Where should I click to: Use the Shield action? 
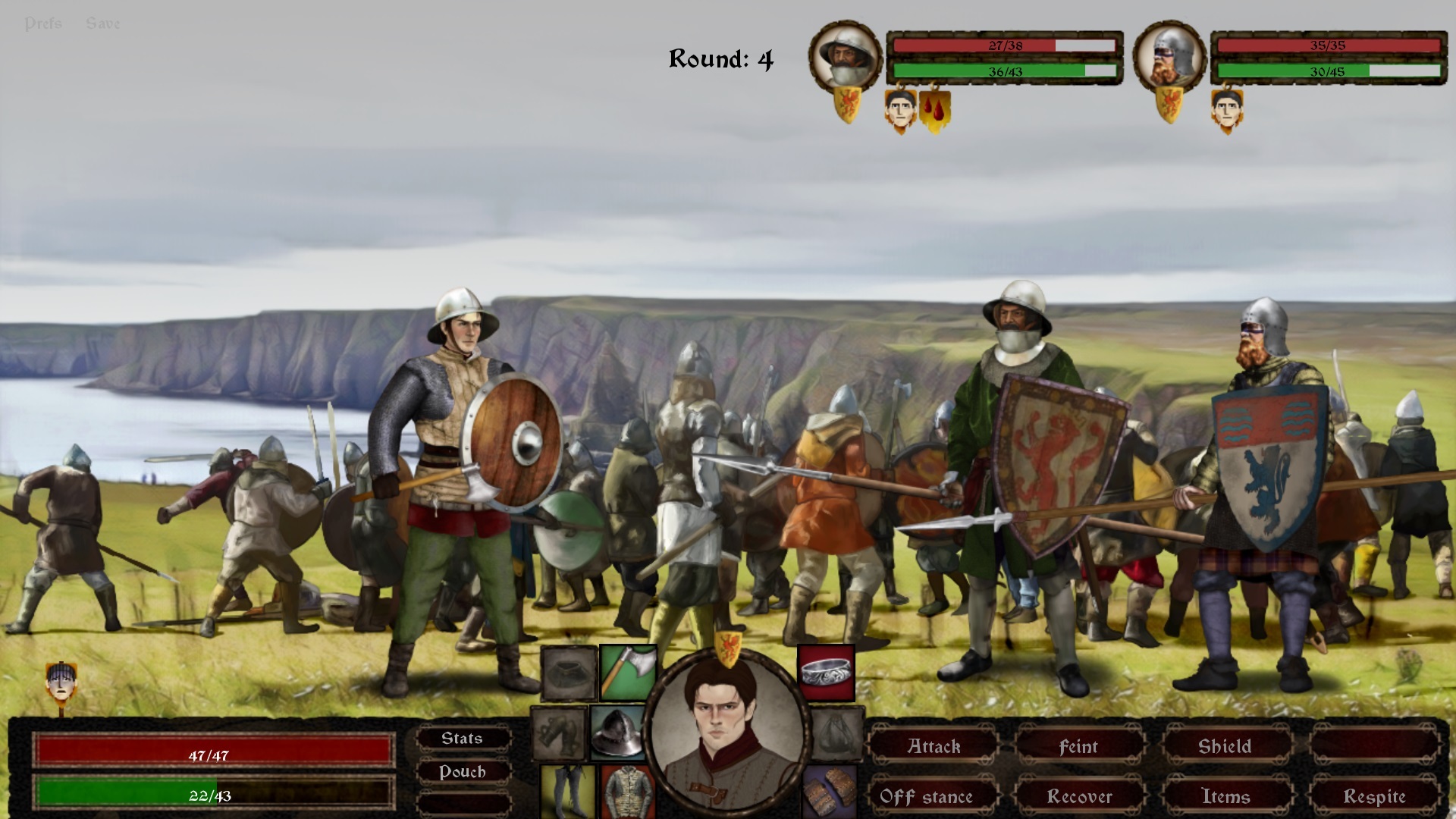pyautogui.click(x=1224, y=747)
